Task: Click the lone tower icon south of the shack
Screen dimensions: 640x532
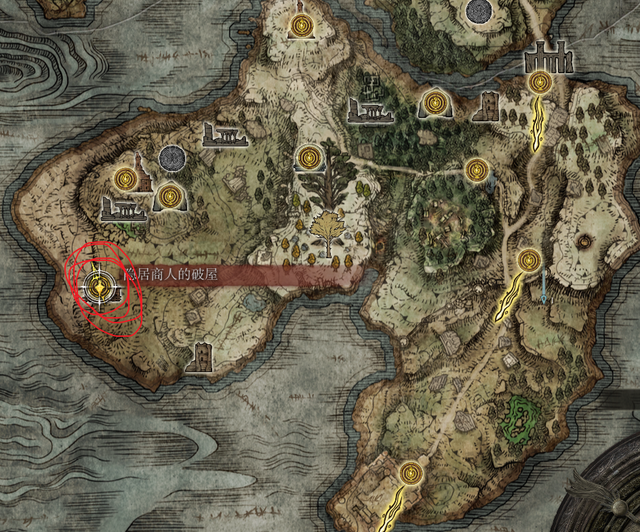Action: (x=203, y=356)
